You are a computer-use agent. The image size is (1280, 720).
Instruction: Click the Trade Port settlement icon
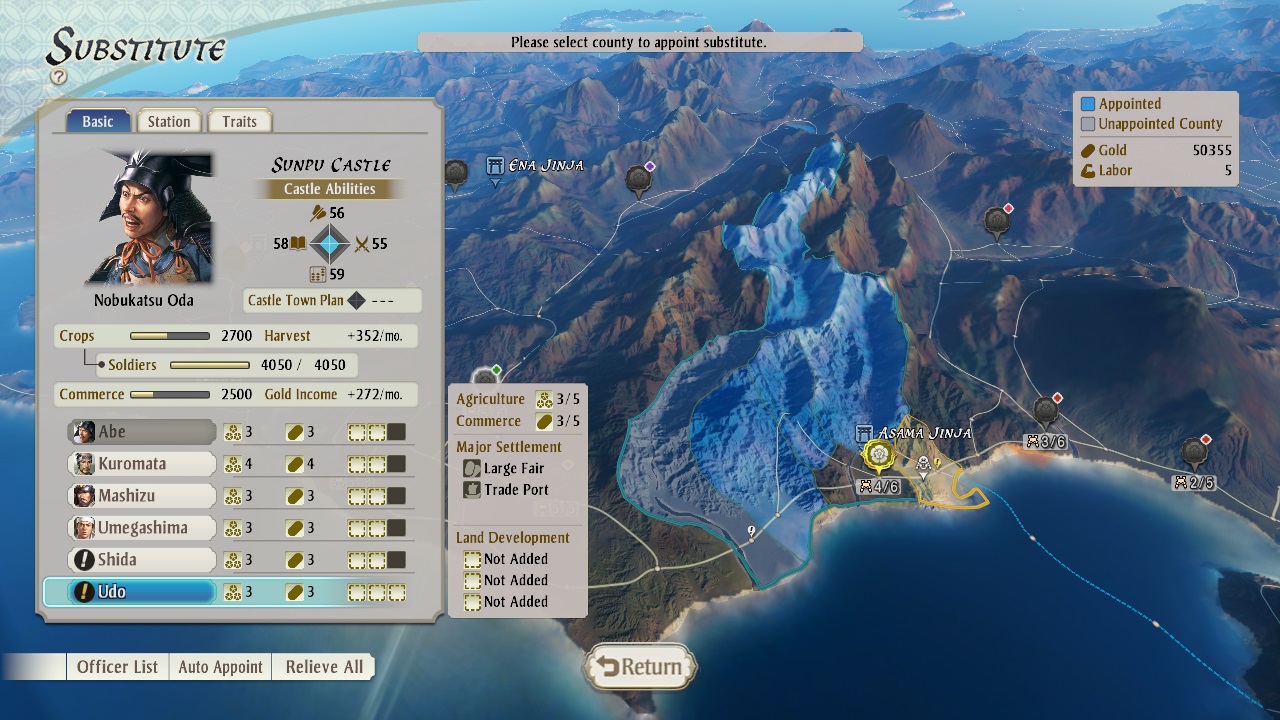pyautogui.click(x=471, y=489)
